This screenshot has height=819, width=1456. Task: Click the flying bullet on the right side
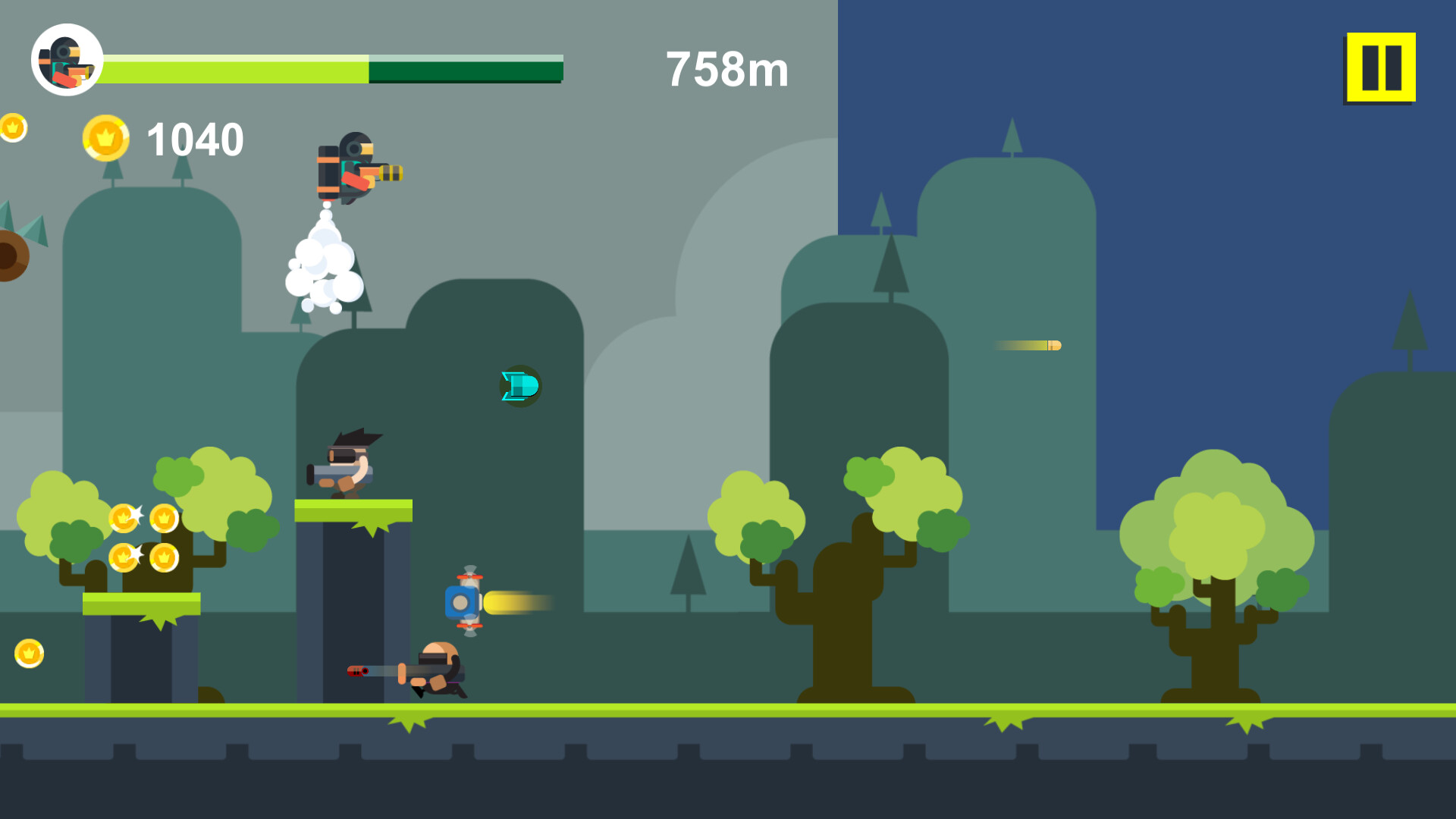click(1028, 346)
